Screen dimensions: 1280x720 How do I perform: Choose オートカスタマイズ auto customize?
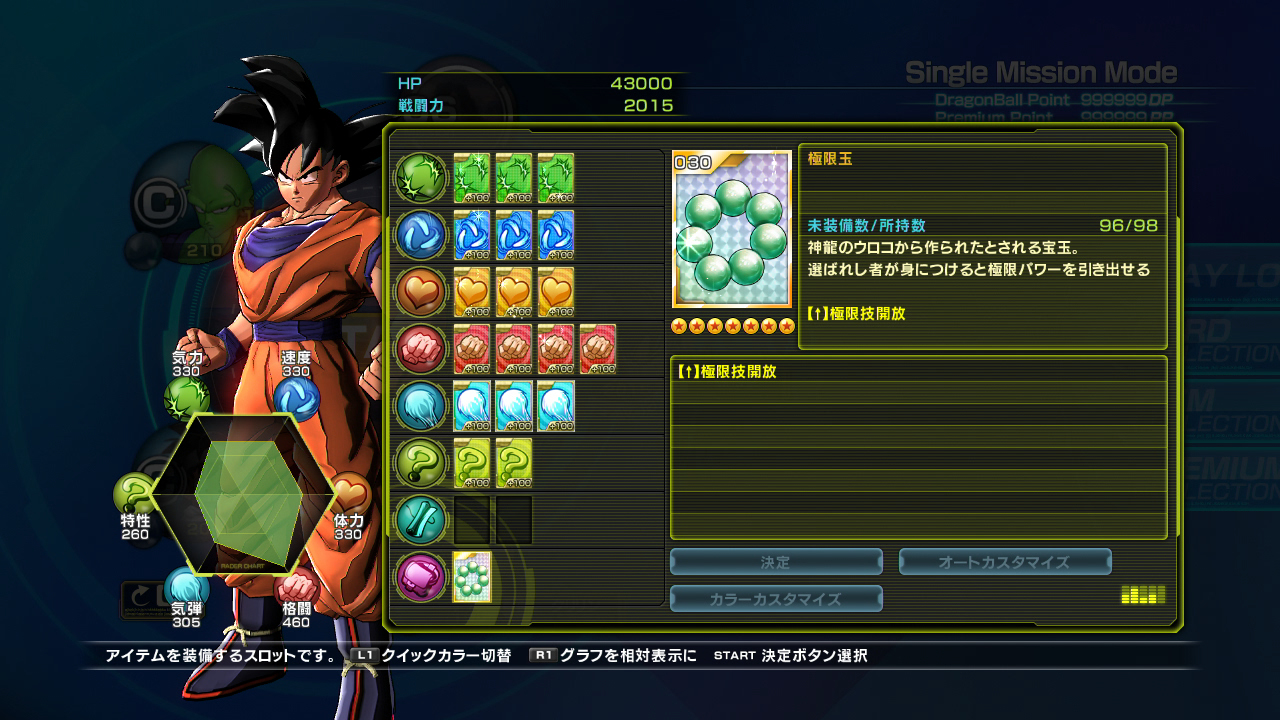coord(1004,562)
